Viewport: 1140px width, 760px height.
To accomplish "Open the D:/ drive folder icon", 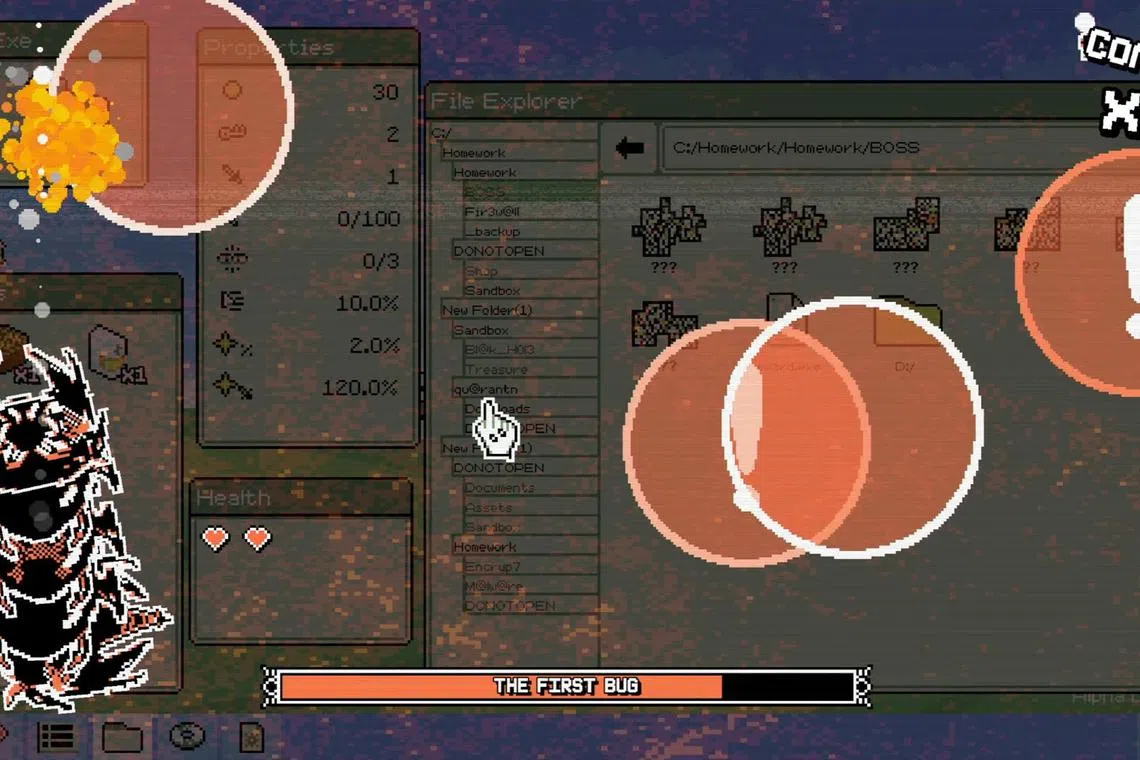I will tap(905, 323).
